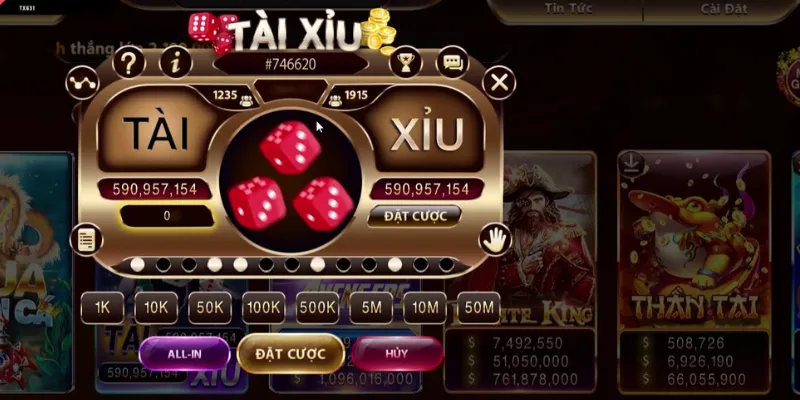800x400 pixels.
Task: Bet on the XỈU side
Action: [425, 134]
